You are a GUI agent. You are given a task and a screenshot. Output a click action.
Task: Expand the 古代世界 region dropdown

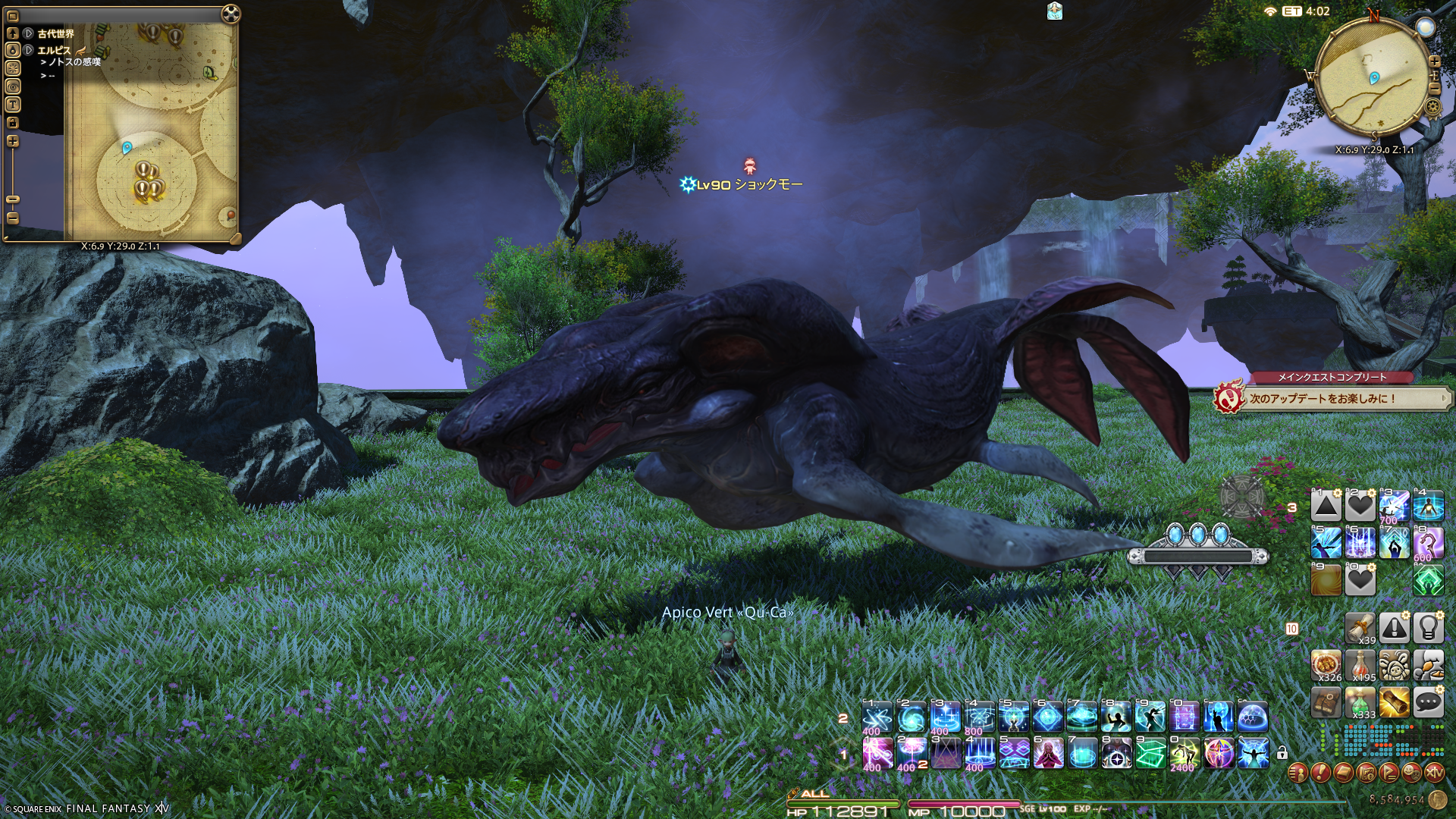(x=28, y=33)
